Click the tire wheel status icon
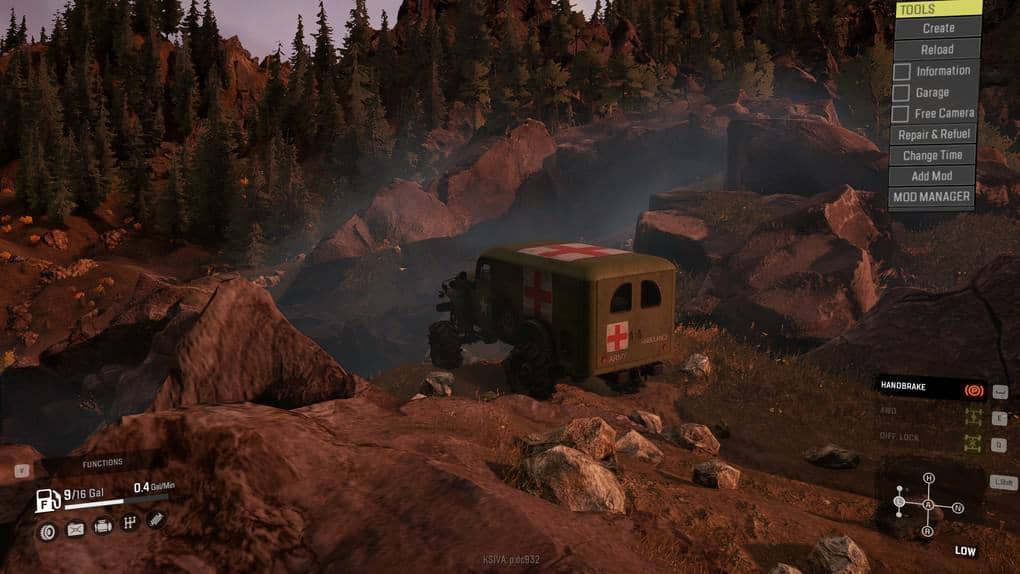 [x=47, y=531]
